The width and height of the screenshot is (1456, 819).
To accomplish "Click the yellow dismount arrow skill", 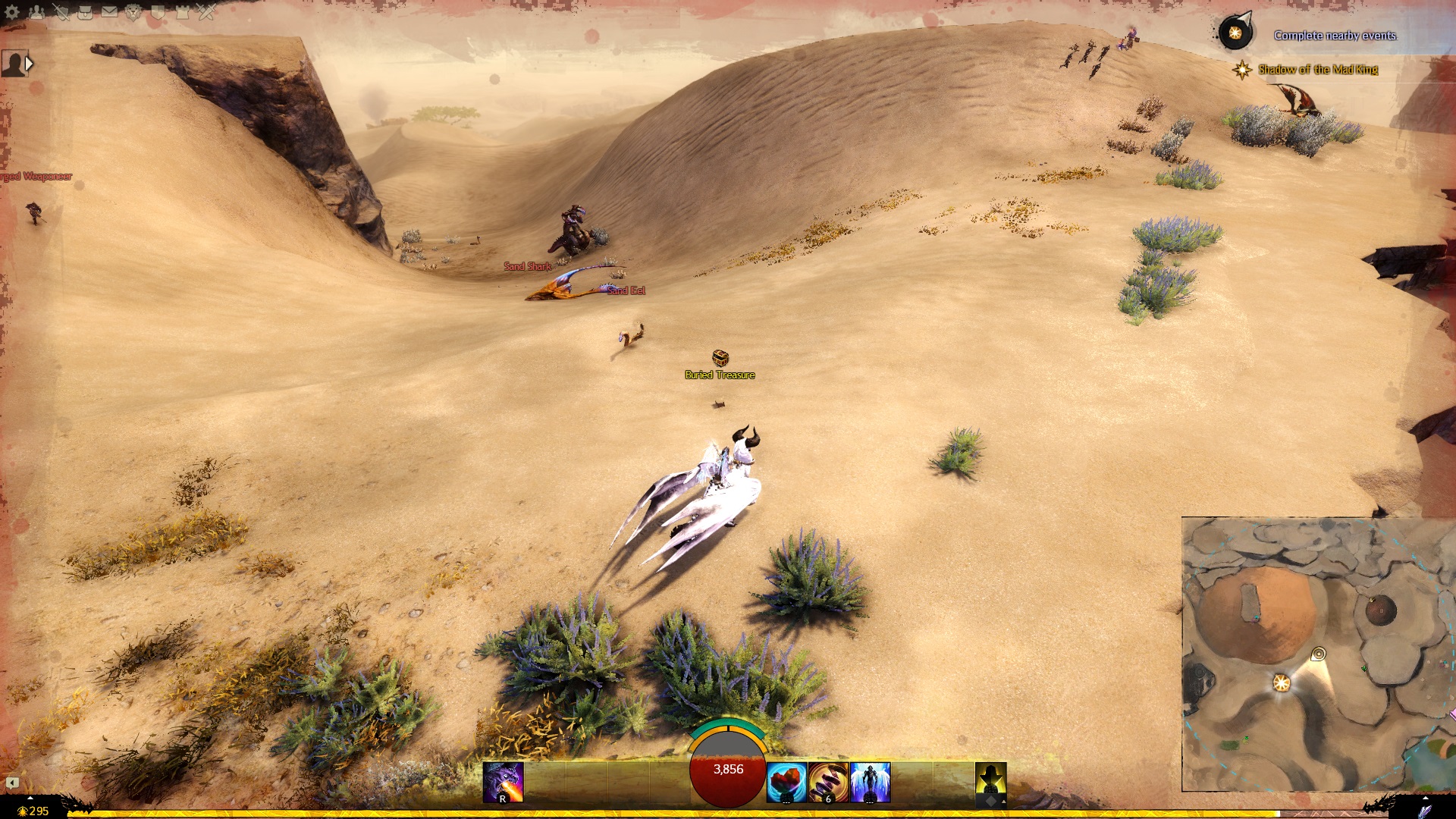I will tap(990, 783).
